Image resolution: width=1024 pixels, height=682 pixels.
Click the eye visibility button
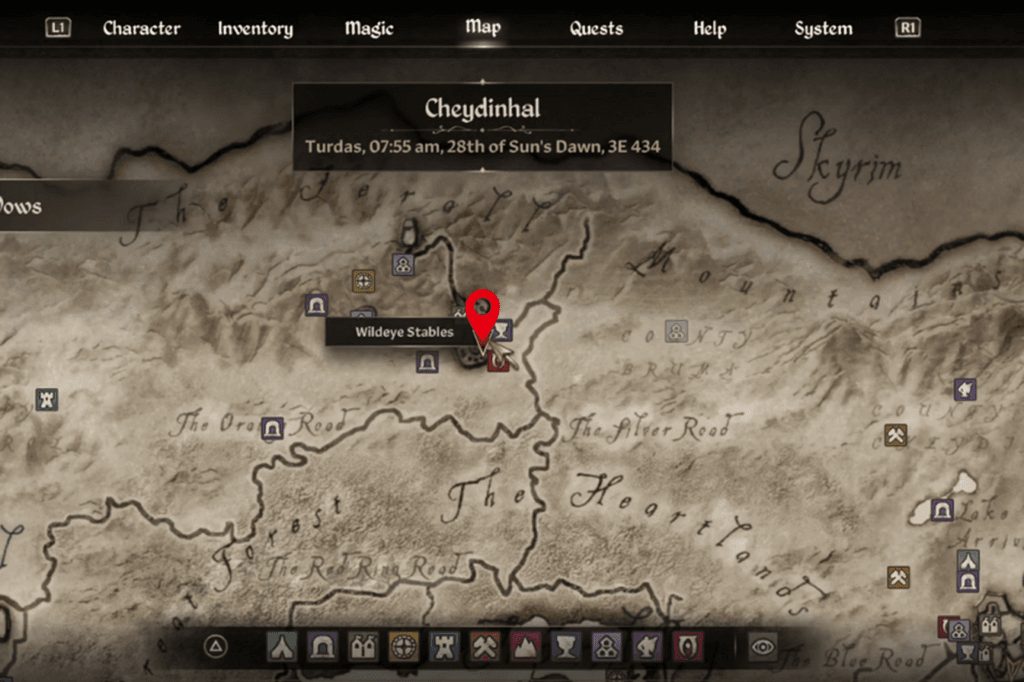click(763, 647)
